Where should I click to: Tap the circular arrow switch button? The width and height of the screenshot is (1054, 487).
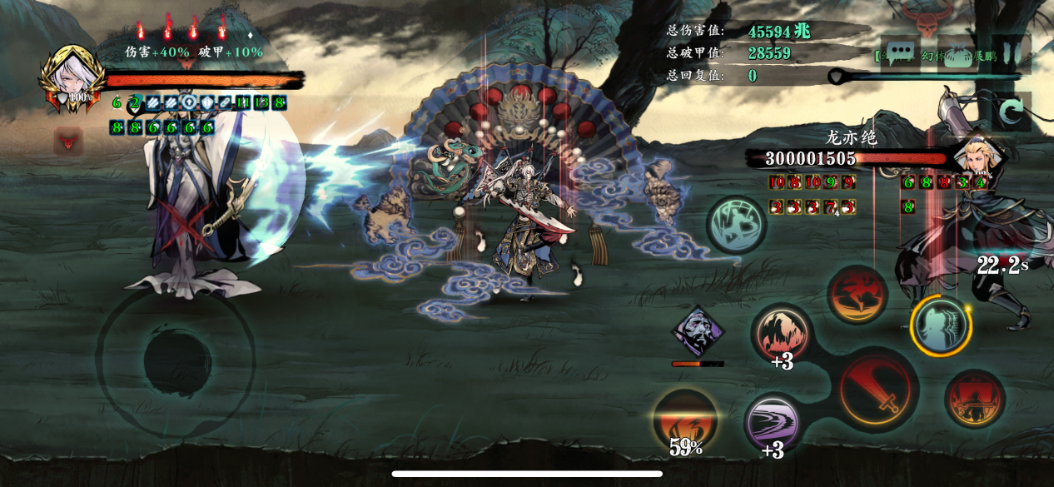tap(1010, 111)
